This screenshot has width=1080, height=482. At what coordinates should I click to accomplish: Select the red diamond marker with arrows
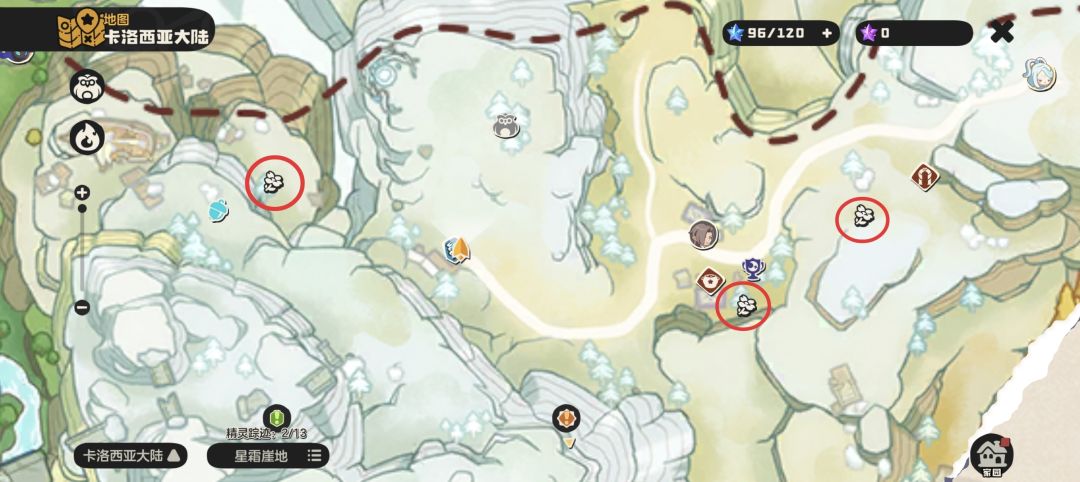pos(925,177)
